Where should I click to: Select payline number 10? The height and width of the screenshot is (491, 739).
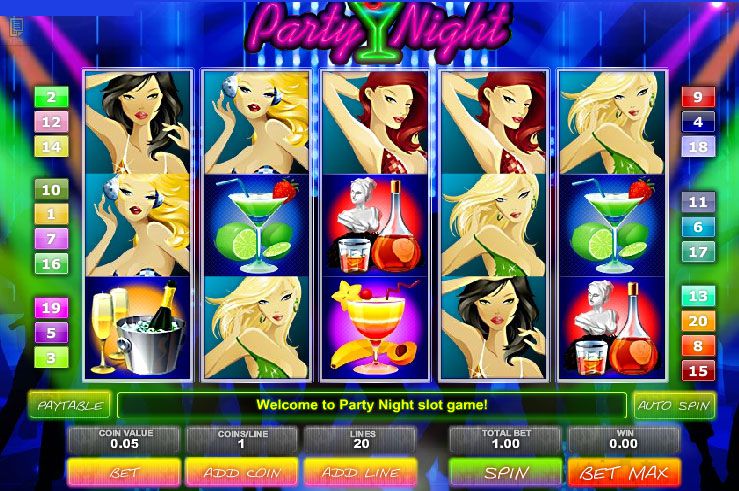pos(51,190)
